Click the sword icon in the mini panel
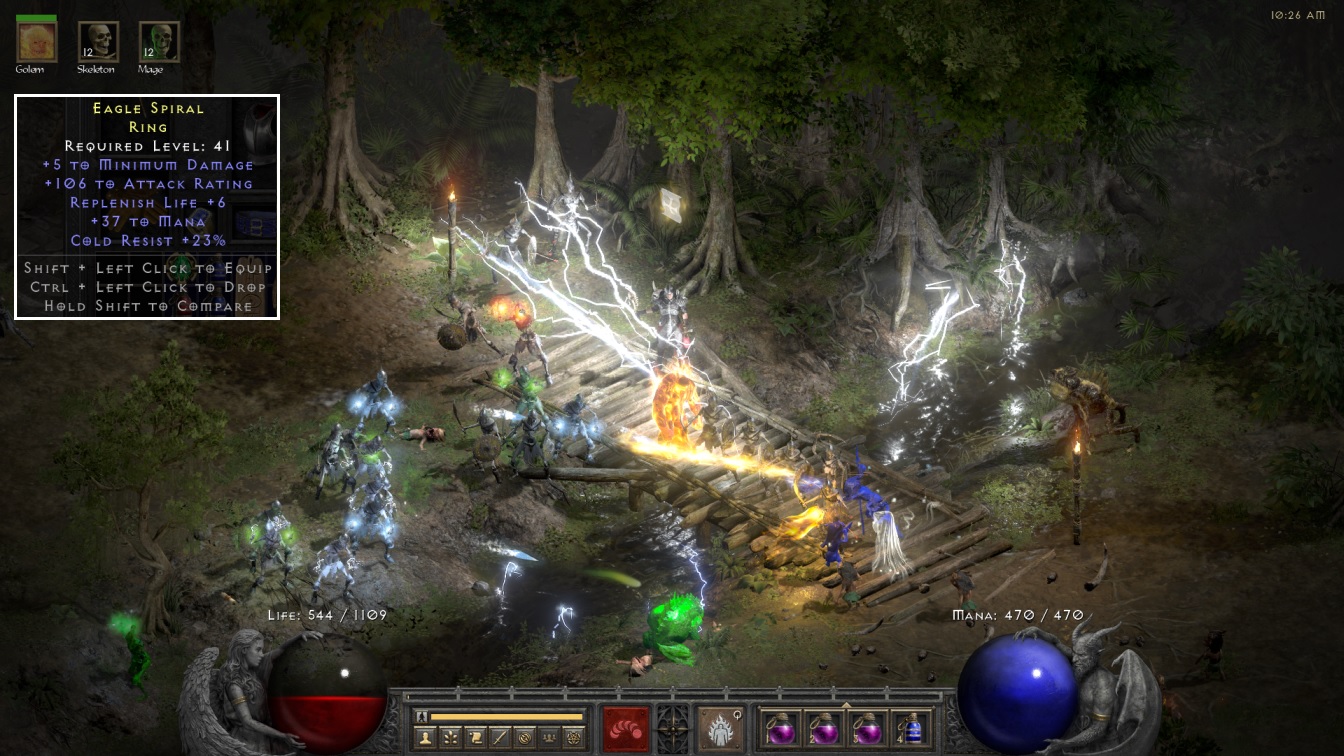Viewport: 1344px width, 756px height. point(499,737)
